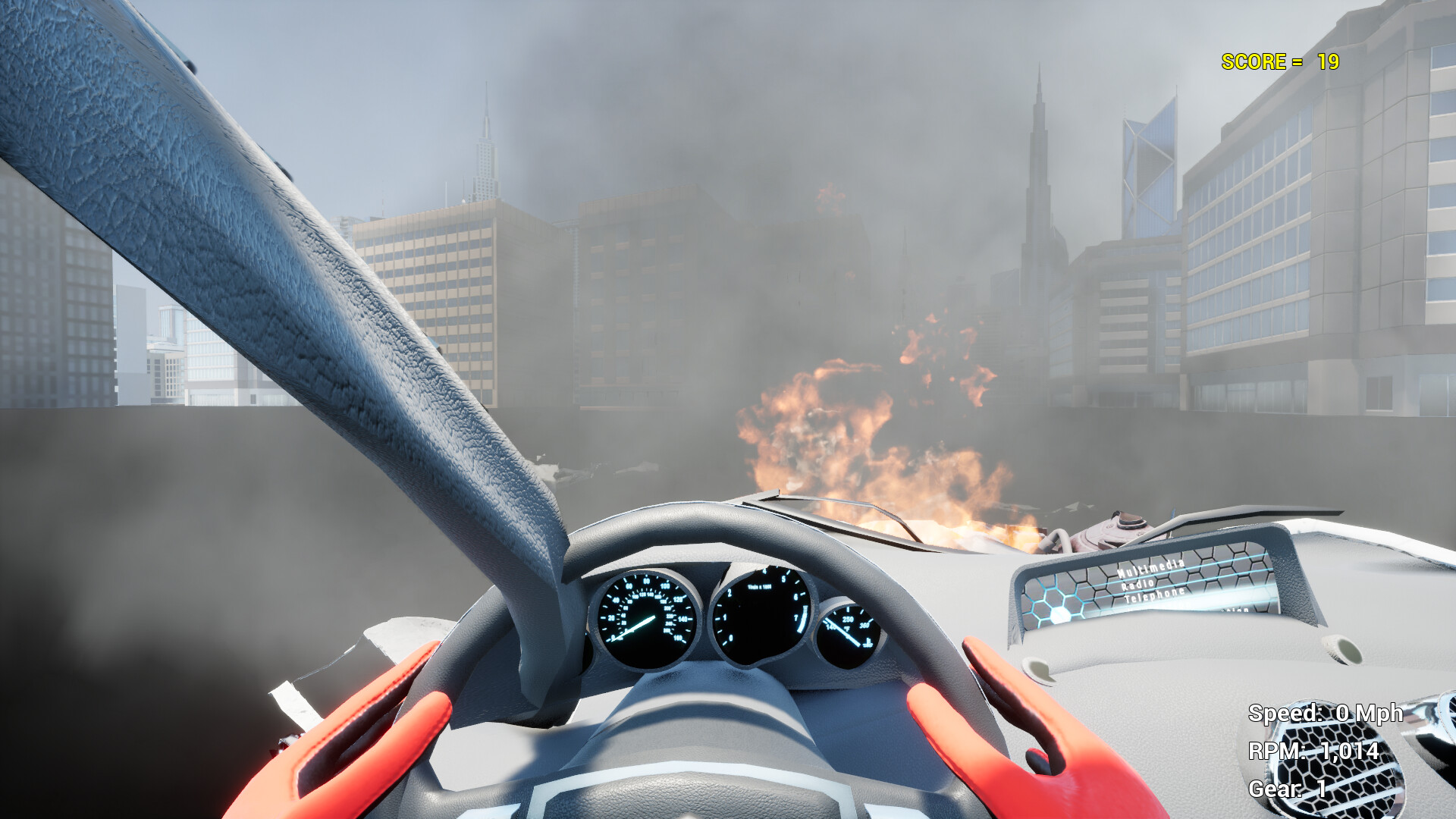Image resolution: width=1456 pixels, height=819 pixels.
Task: Select Radio on the dashboard display
Action: coord(1137,584)
